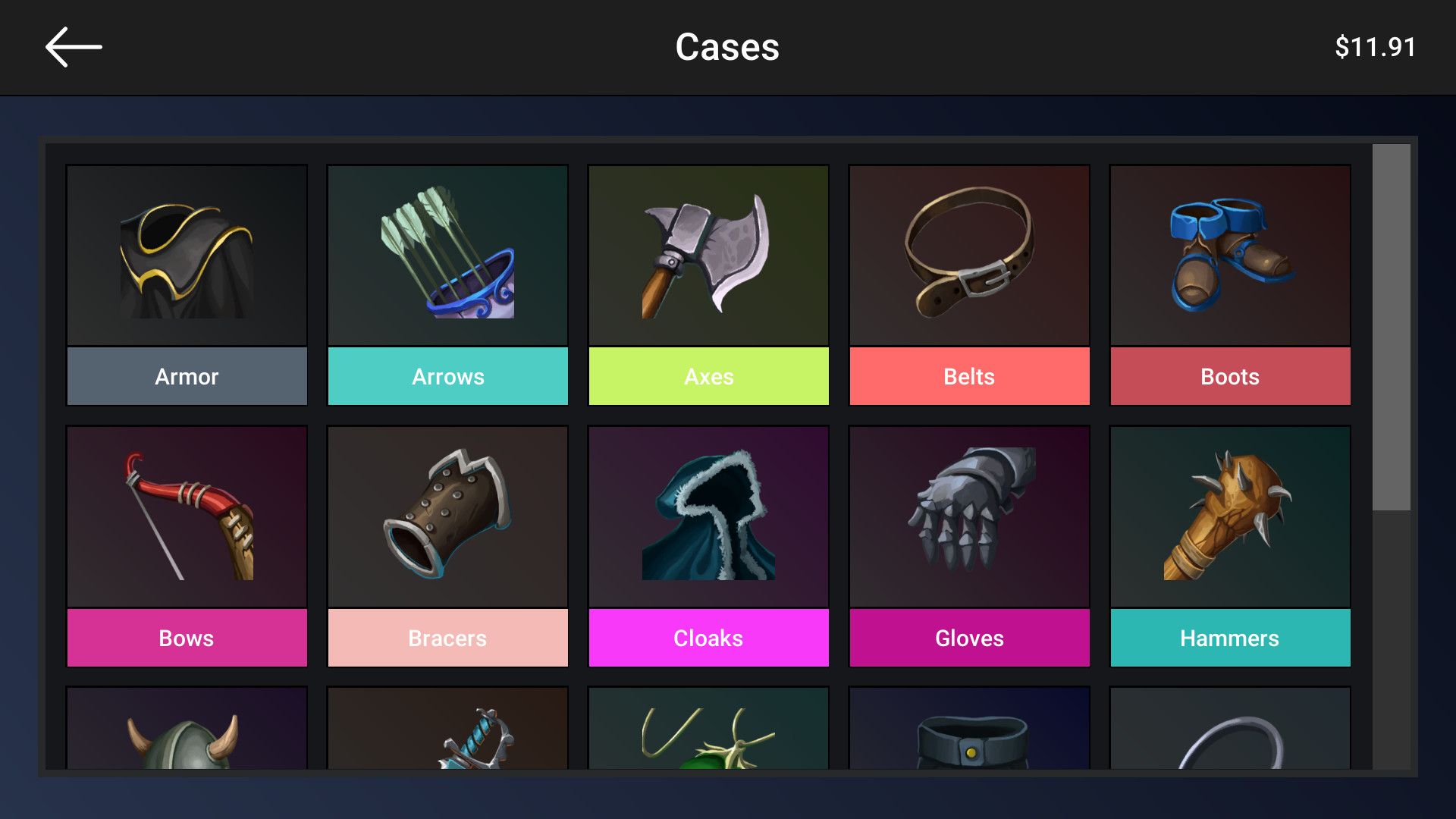Viewport: 1456px width, 819px height.
Task: Click the Cloaks label bar
Action: pyautogui.click(x=708, y=638)
